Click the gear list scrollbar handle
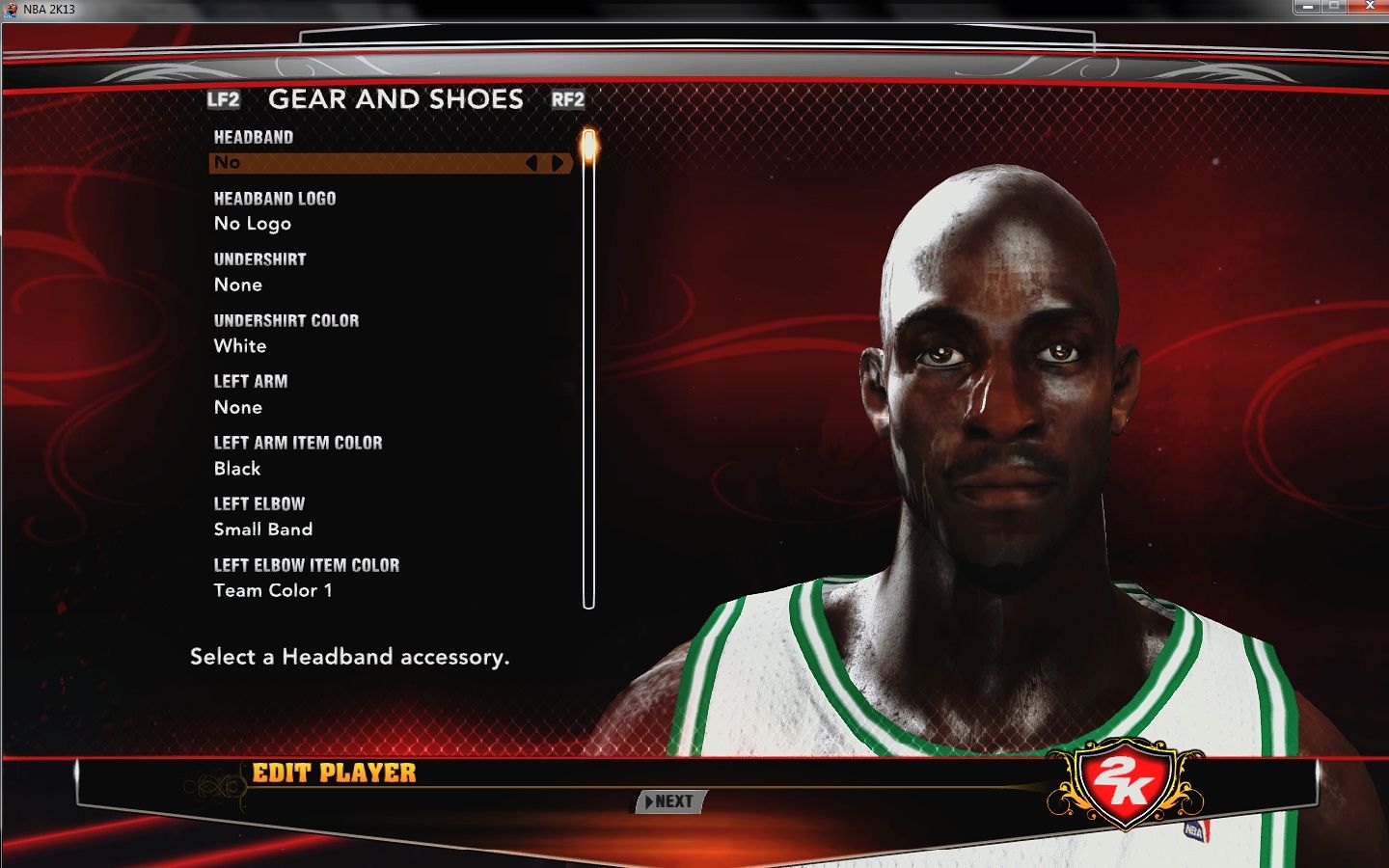Image resolution: width=1389 pixels, height=868 pixels. tap(588, 147)
